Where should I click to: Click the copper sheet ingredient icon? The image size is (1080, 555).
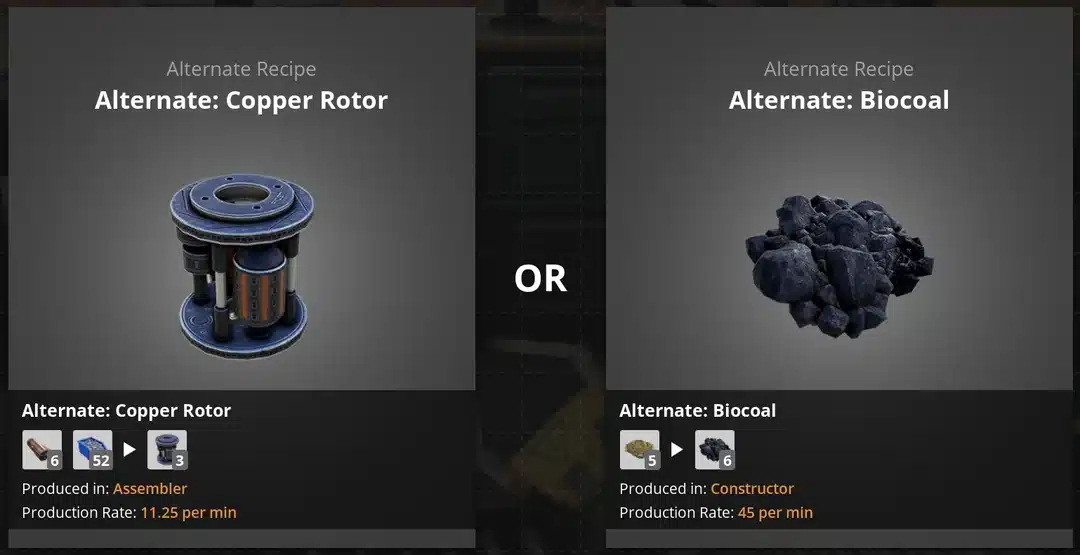point(42,450)
